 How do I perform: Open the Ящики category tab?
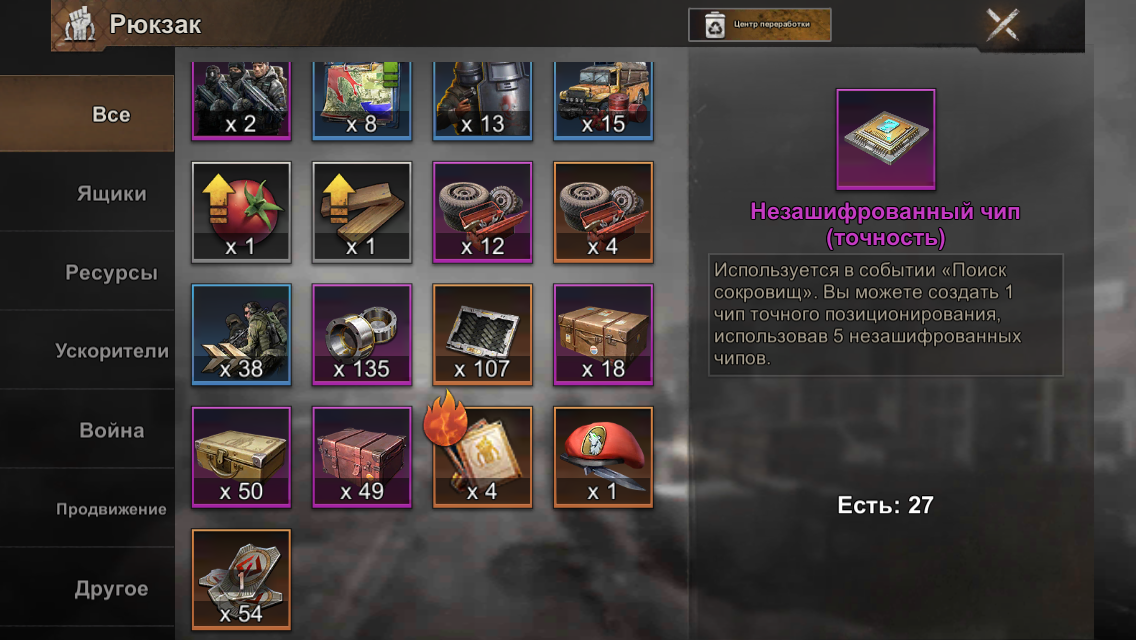coord(111,194)
